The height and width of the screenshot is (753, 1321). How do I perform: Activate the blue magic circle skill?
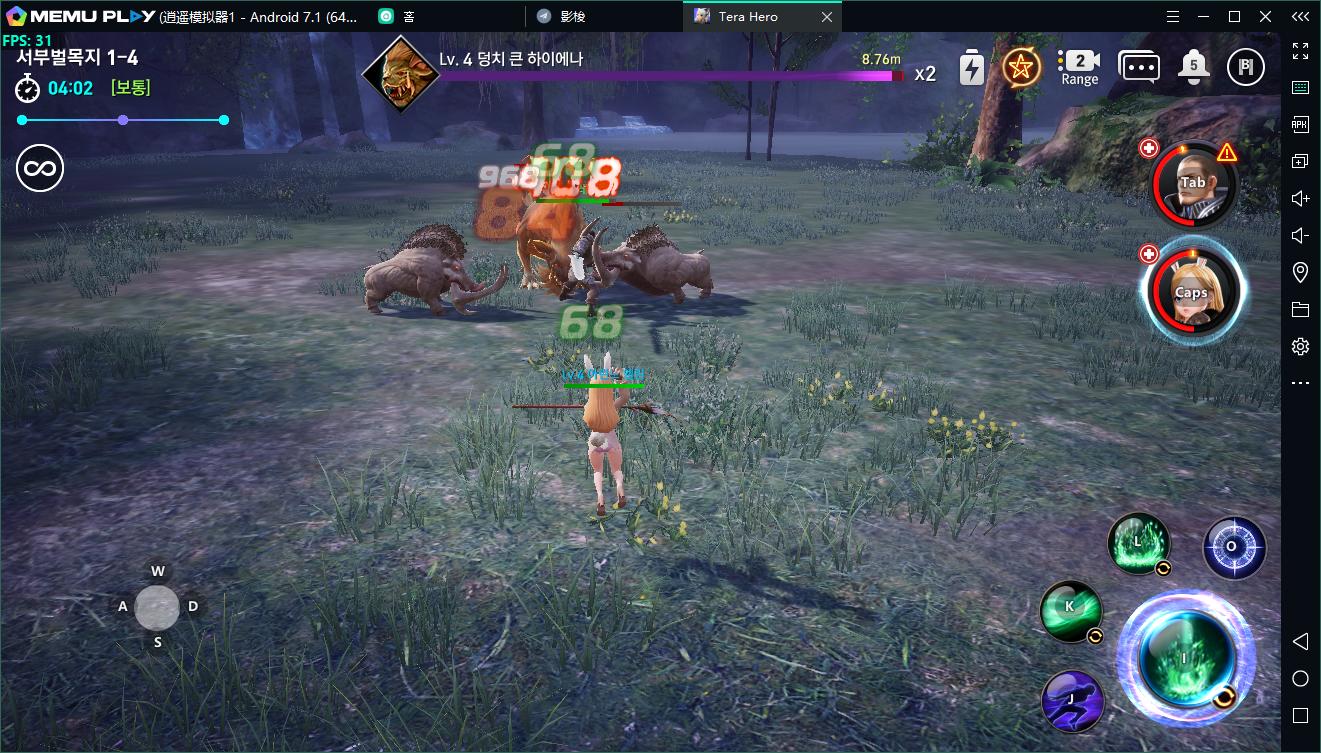[1233, 547]
